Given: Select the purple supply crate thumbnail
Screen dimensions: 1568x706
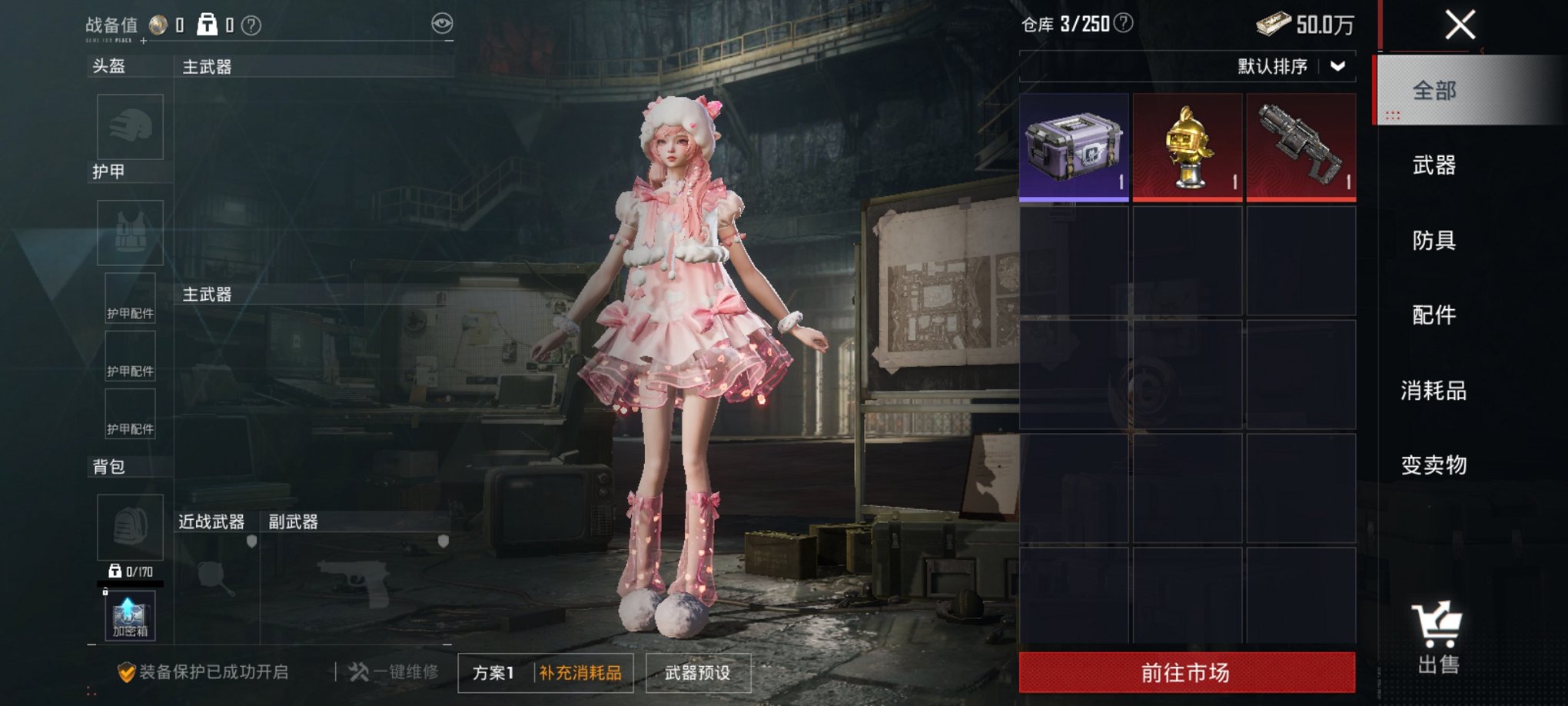Looking at the screenshot, I should [x=1073, y=146].
